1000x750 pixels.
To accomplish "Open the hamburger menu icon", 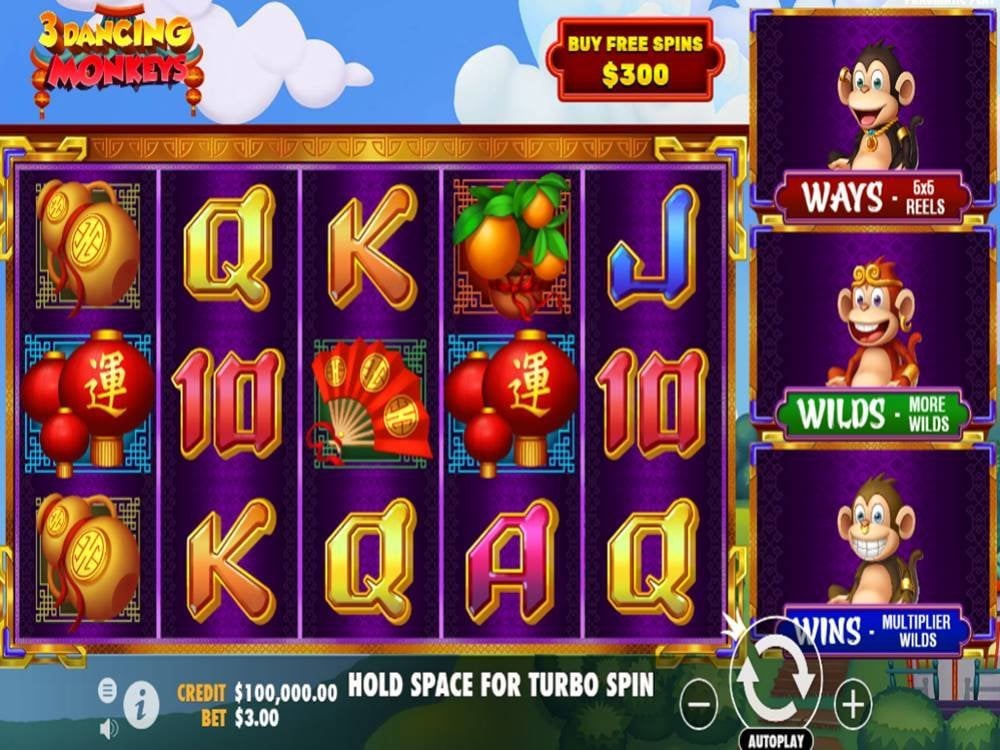I will (108, 689).
